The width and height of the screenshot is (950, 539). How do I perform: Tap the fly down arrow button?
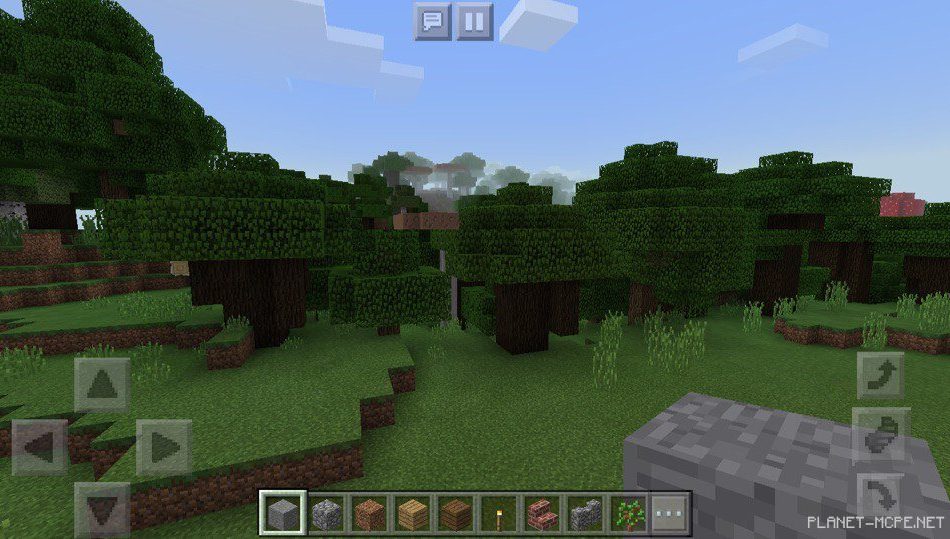coord(880,497)
